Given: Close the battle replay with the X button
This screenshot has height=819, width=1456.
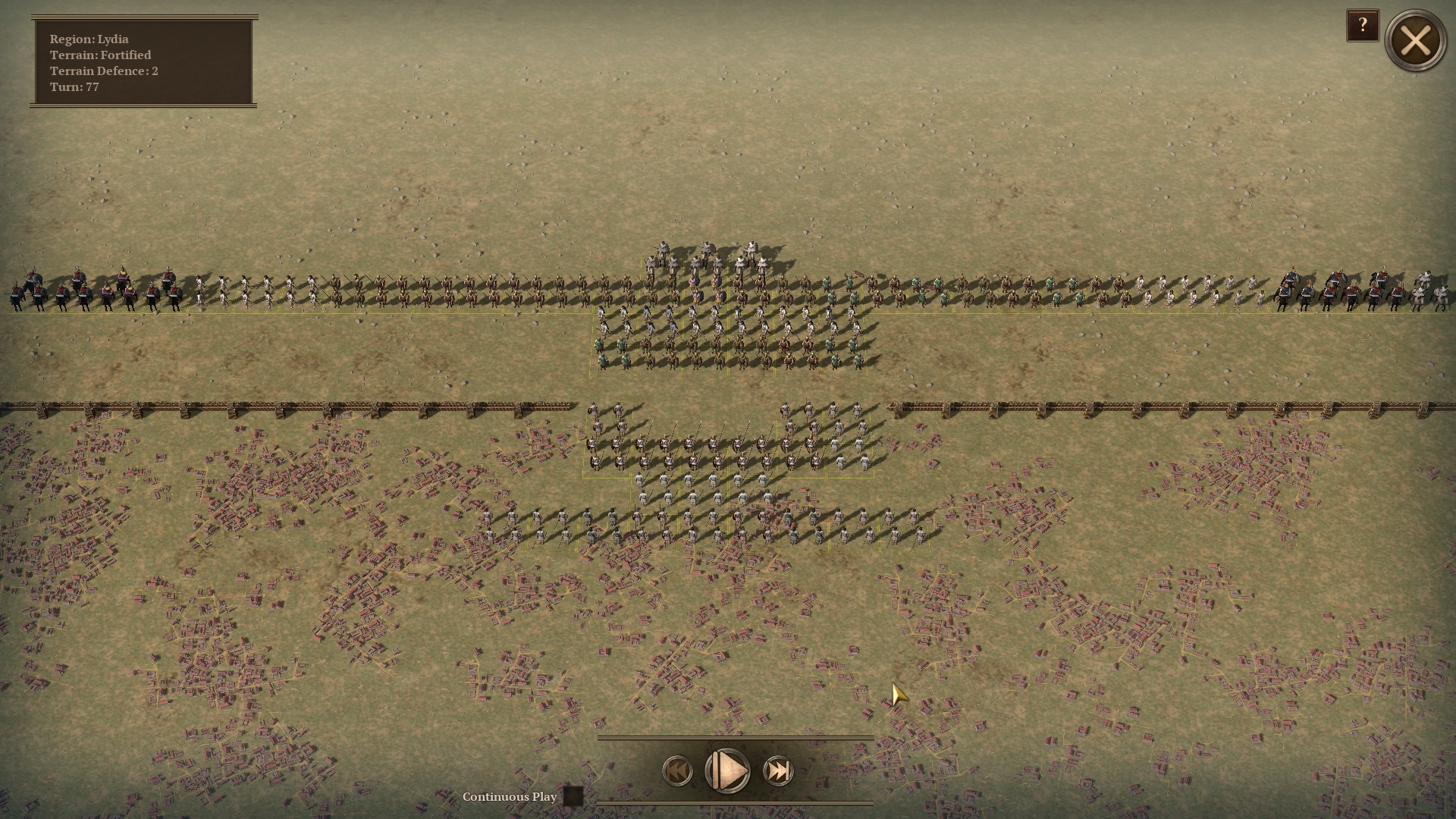Looking at the screenshot, I should pyautogui.click(x=1417, y=42).
